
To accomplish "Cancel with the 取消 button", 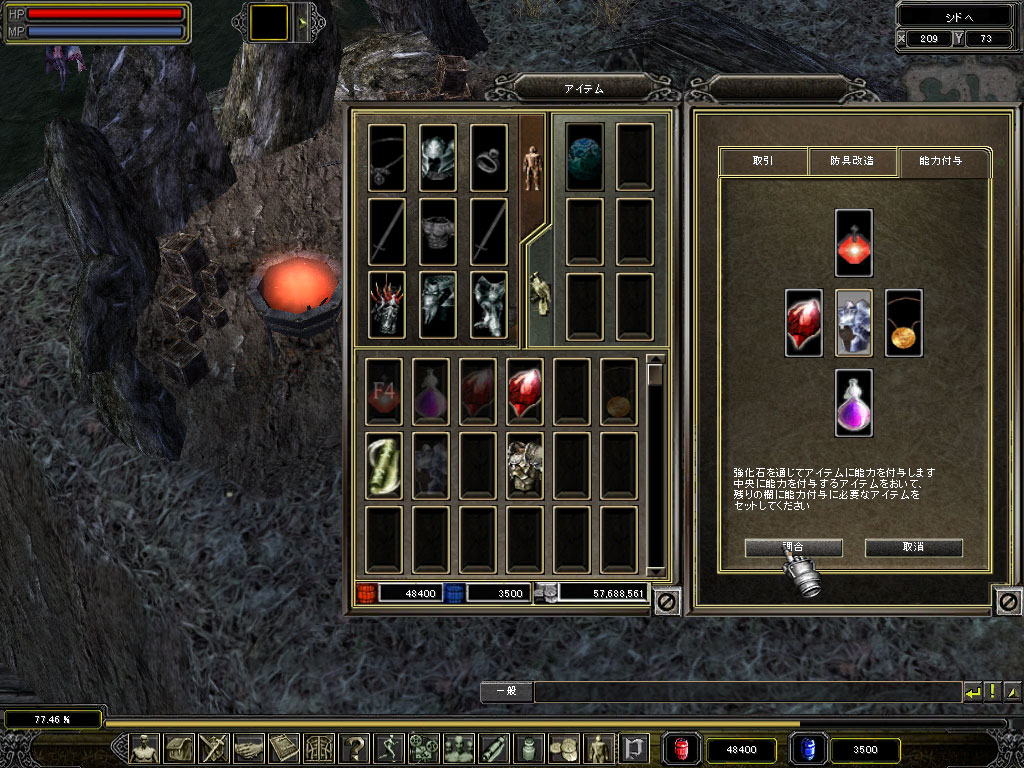I will coord(913,547).
